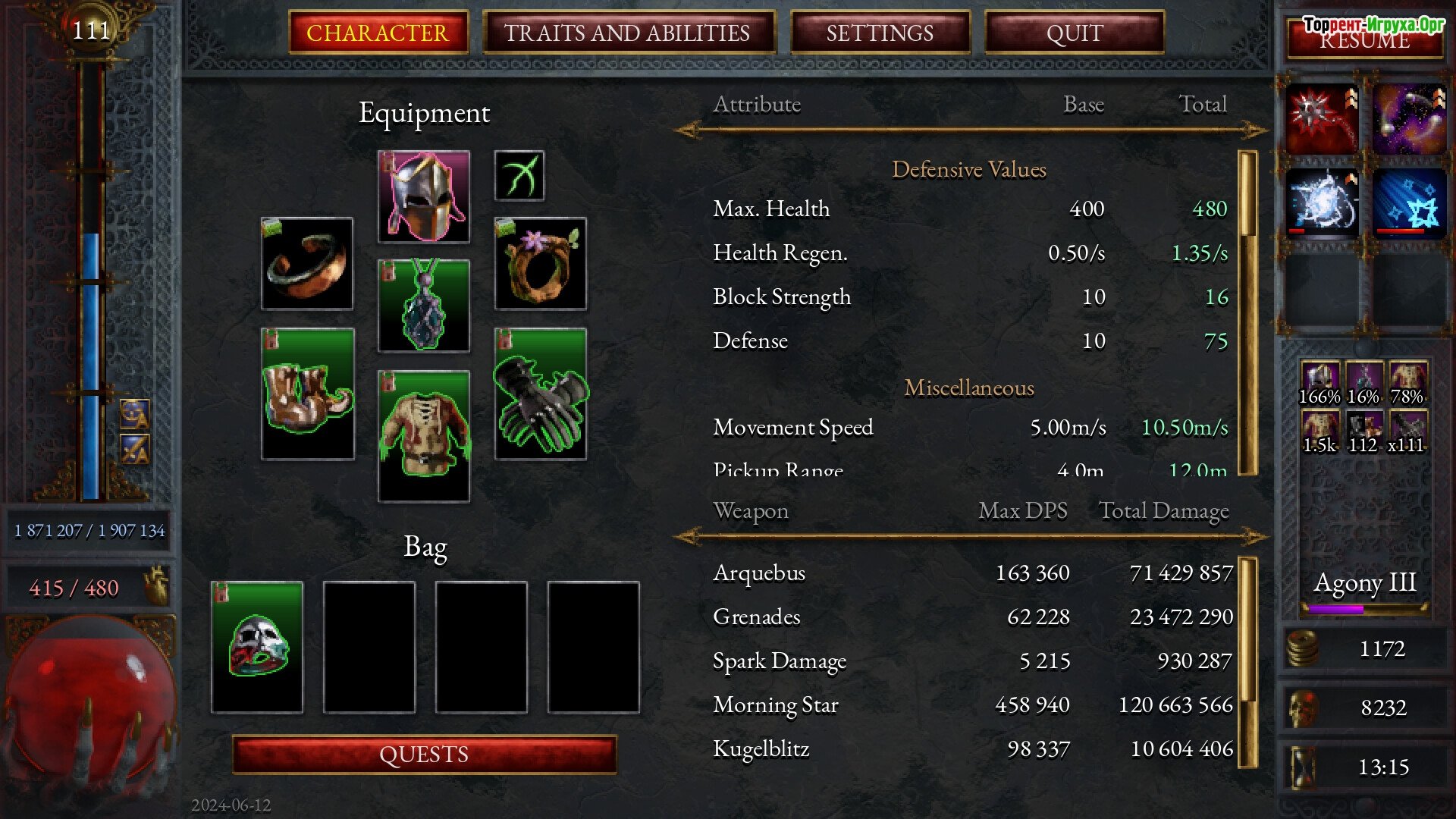Click the white lightning orb ability icon
This screenshot has width=1456, height=819.
(1322, 203)
